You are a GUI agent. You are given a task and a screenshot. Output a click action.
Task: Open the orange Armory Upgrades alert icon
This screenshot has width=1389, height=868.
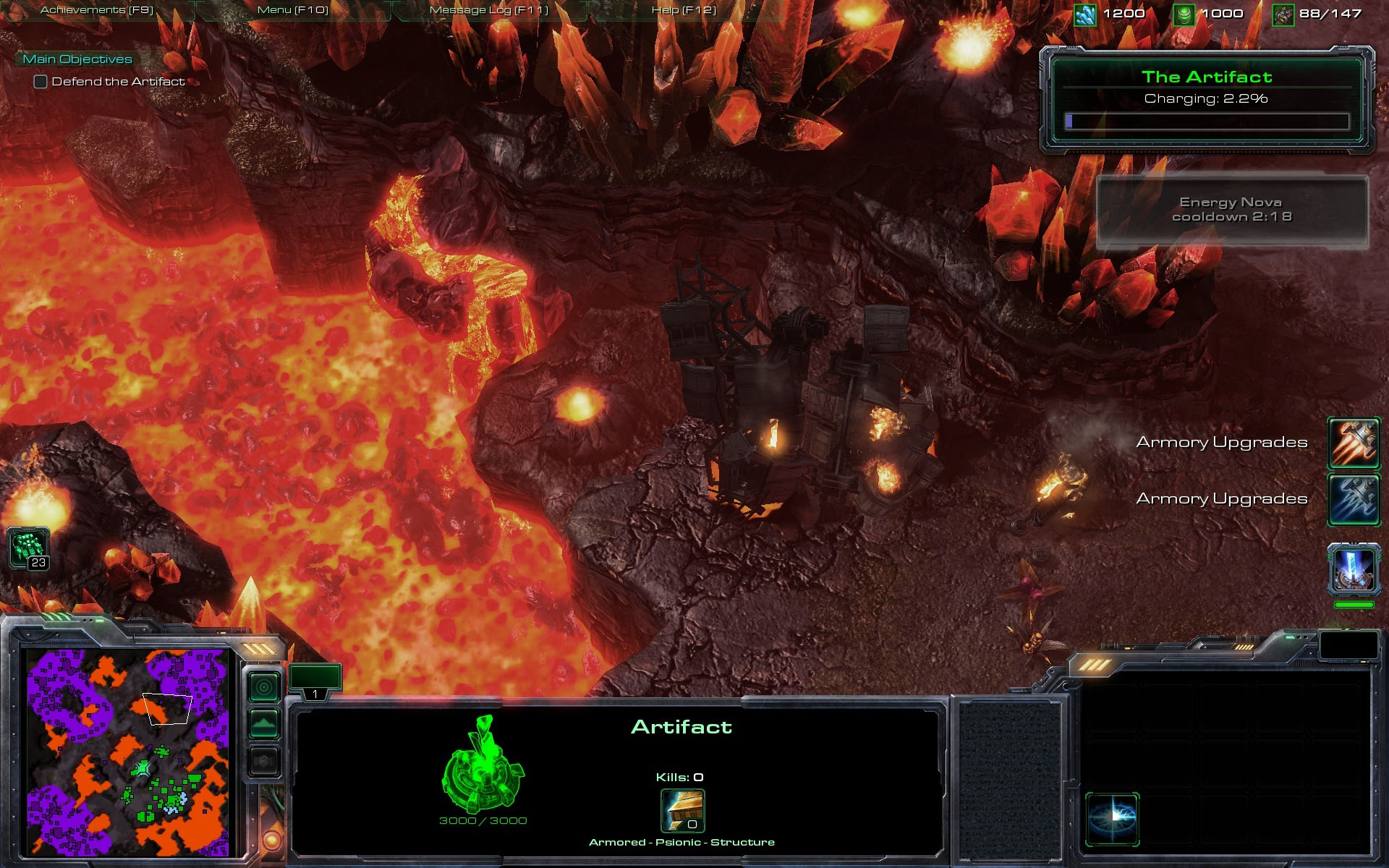(1353, 442)
